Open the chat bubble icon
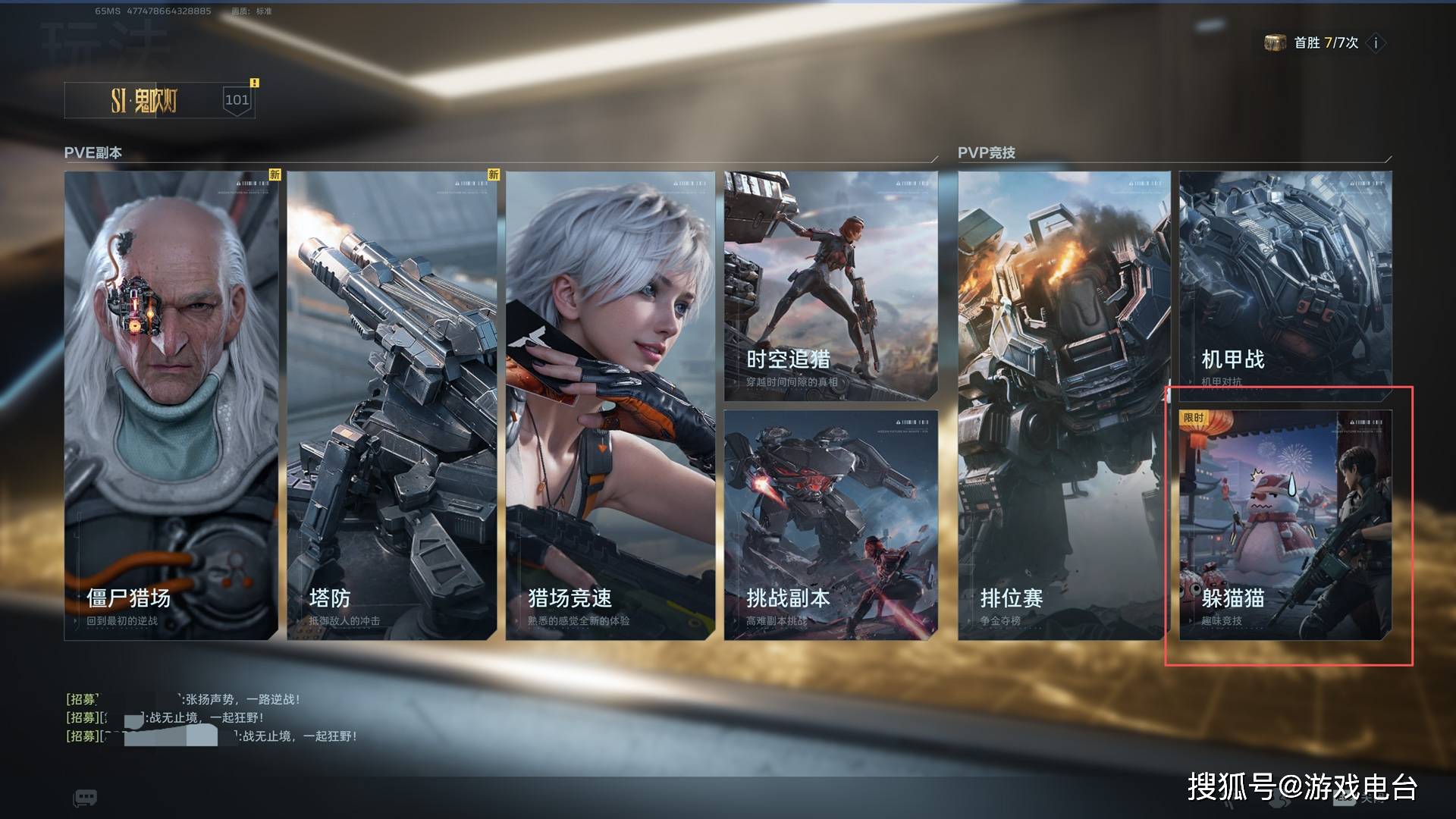 (85, 797)
